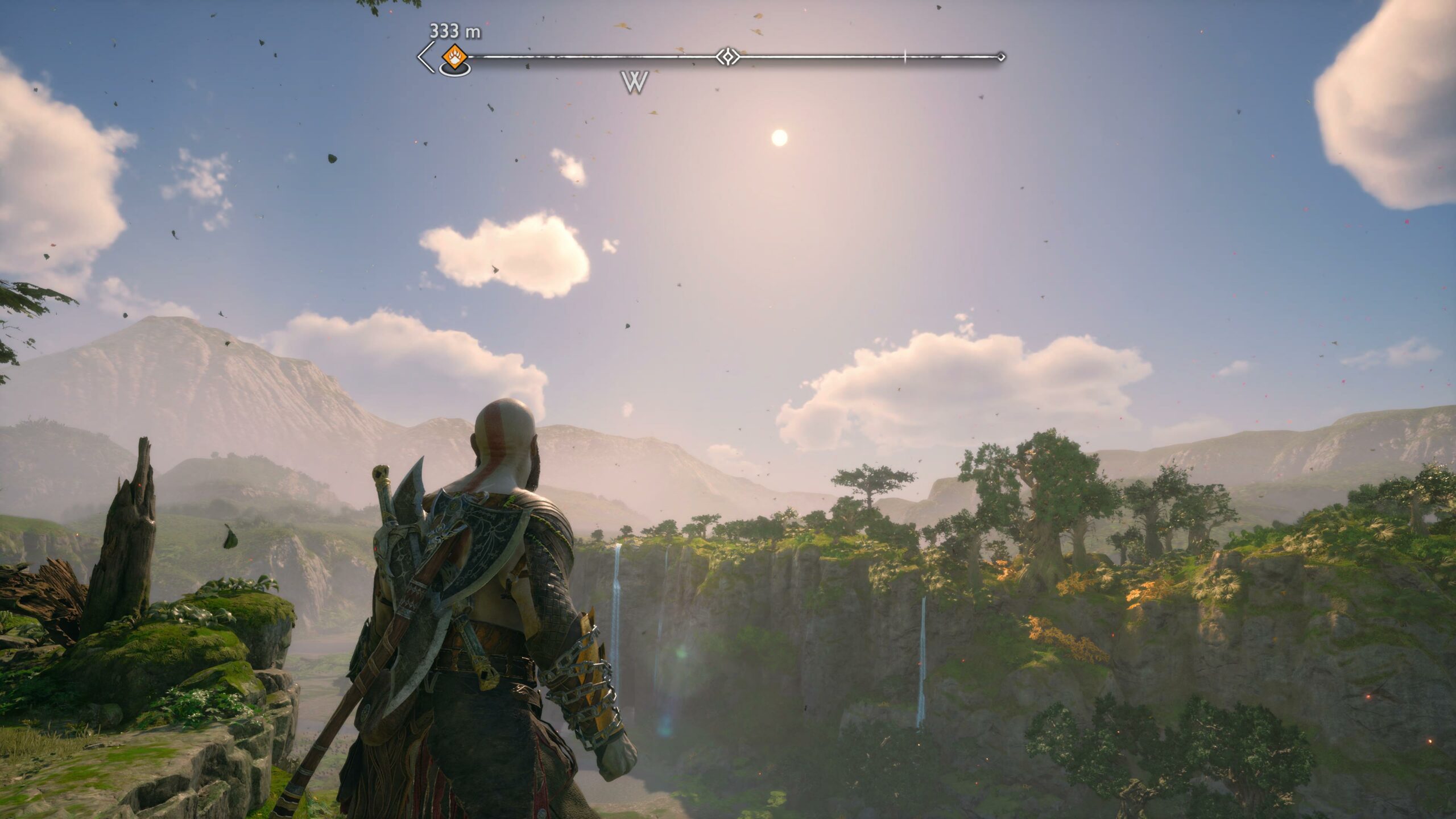Screen dimensions: 1456x819
Task: Click the W direction letter on compass
Action: coord(634,83)
